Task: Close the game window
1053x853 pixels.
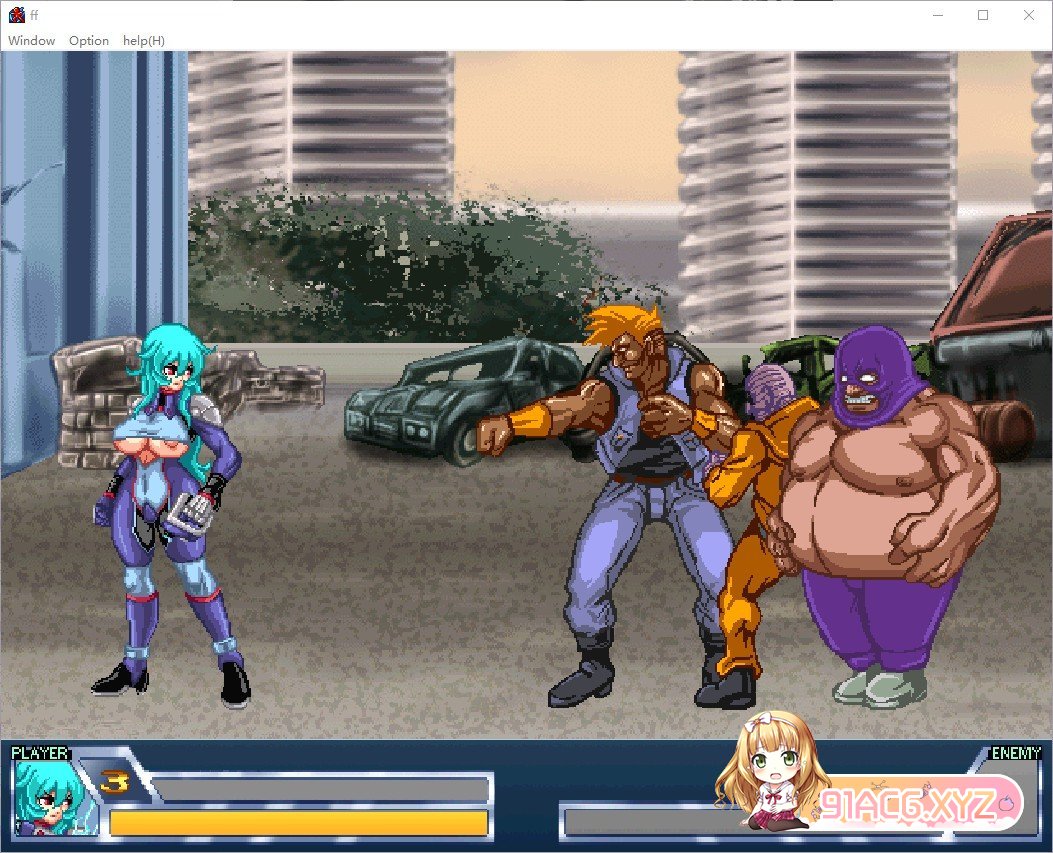Action: pyautogui.click(x=1029, y=15)
